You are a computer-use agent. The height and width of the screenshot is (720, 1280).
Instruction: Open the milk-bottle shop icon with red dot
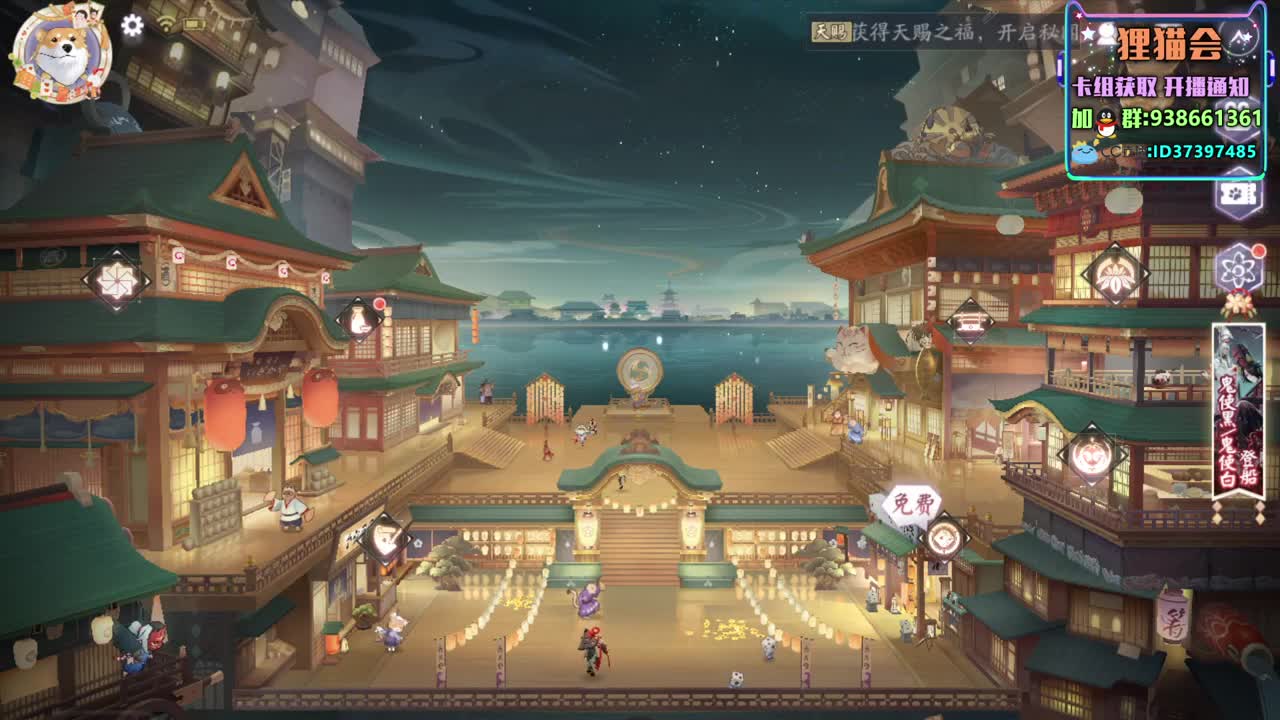coord(360,318)
